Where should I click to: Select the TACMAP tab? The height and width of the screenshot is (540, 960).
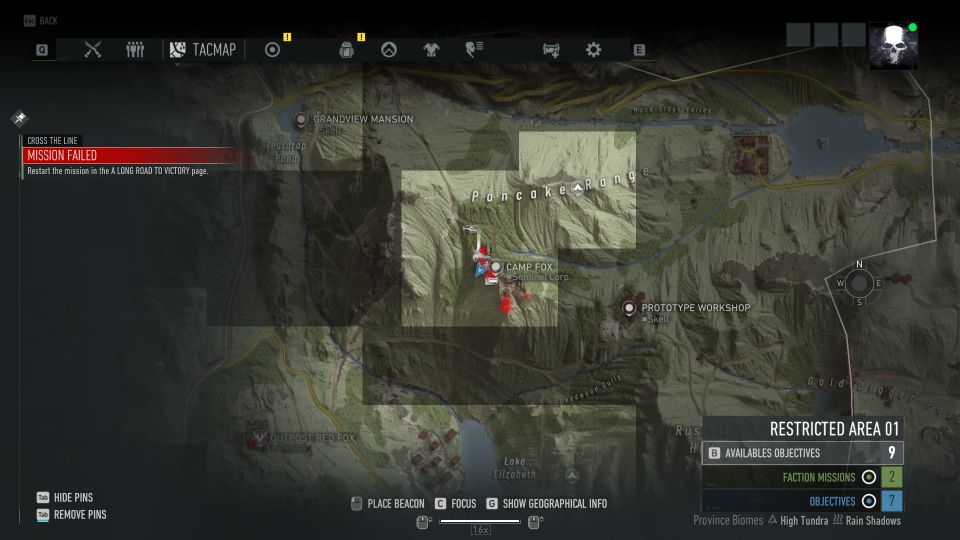(203, 49)
